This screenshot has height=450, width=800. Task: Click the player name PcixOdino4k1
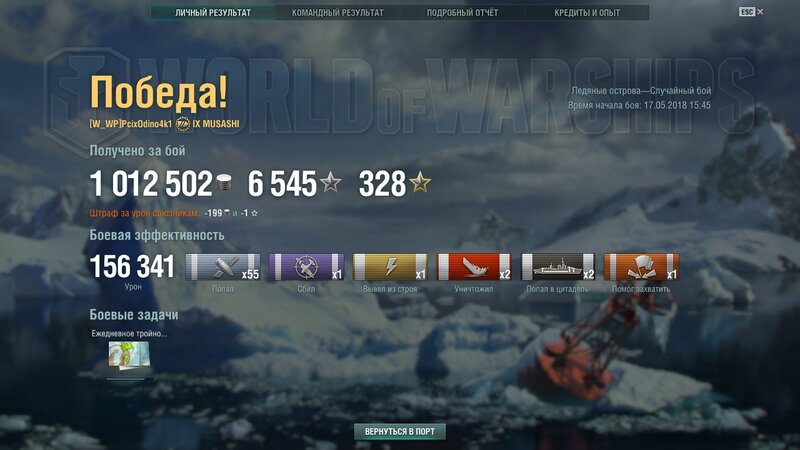(146, 124)
